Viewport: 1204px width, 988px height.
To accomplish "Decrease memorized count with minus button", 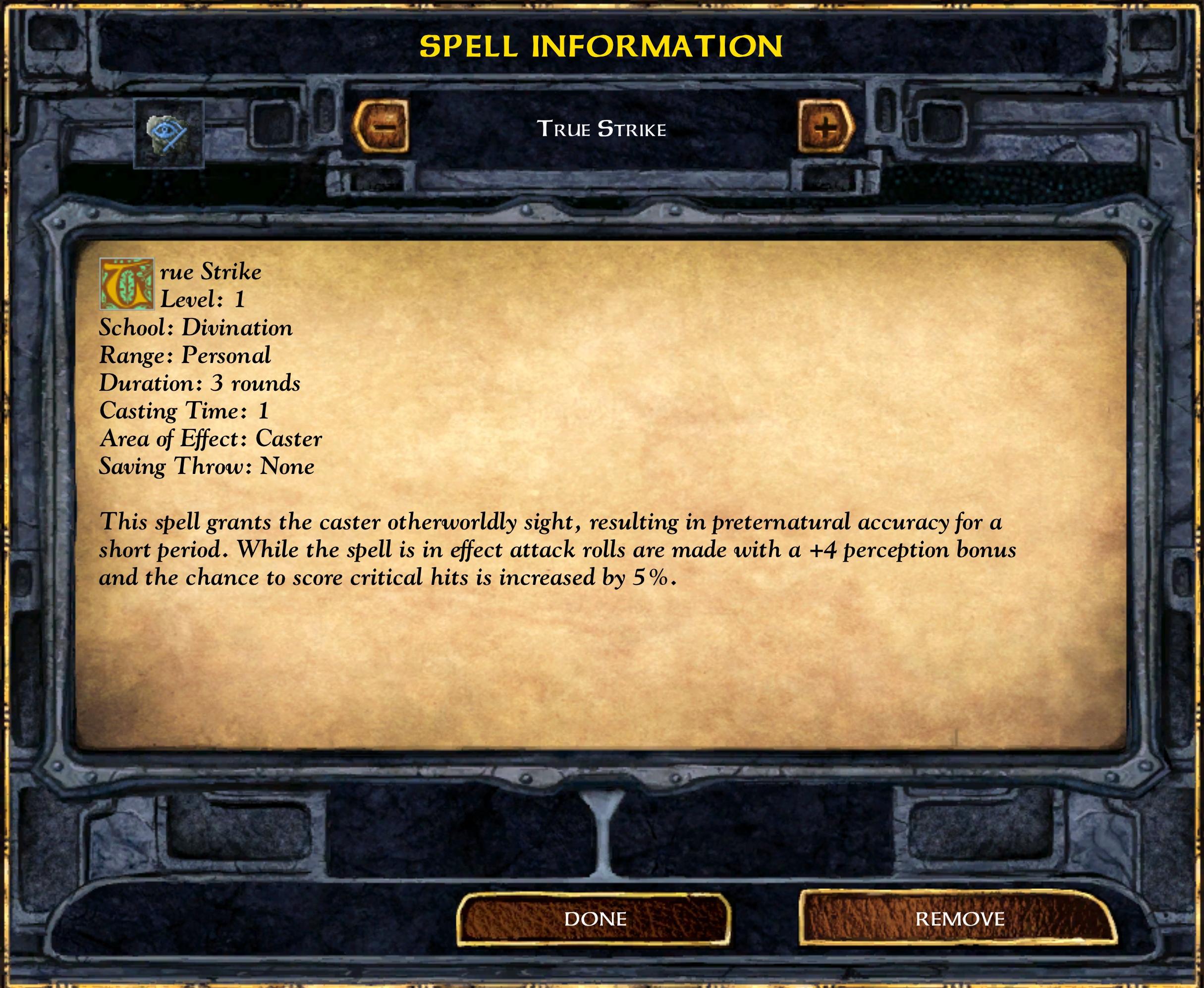I will [x=381, y=126].
